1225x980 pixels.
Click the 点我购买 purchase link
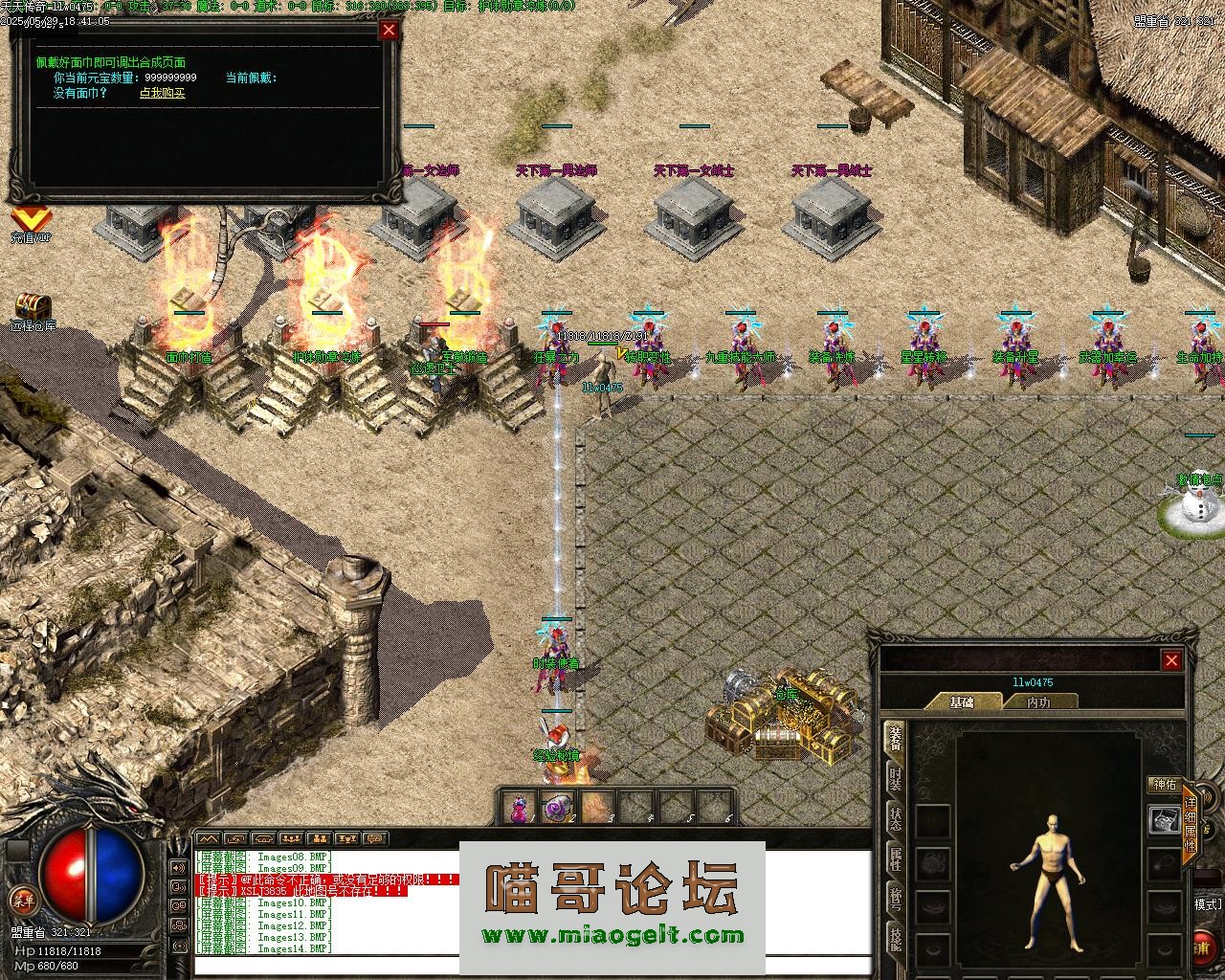[x=162, y=93]
